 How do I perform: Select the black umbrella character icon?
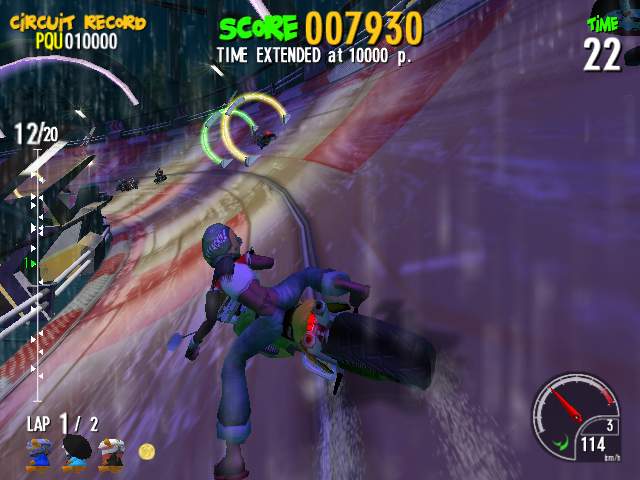pos(77,452)
